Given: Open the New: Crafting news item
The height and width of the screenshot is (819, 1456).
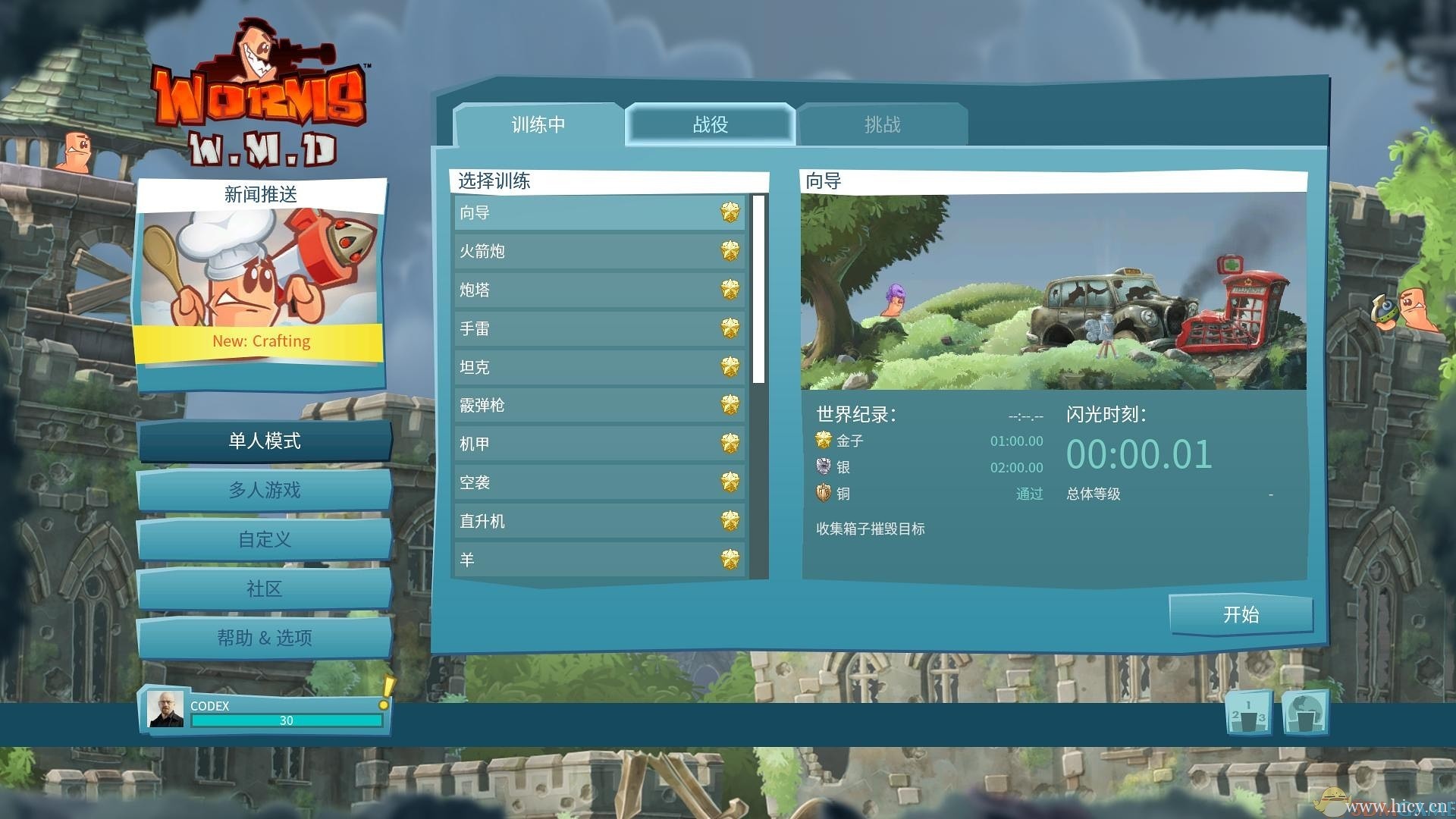Looking at the screenshot, I should pyautogui.click(x=260, y=341).
